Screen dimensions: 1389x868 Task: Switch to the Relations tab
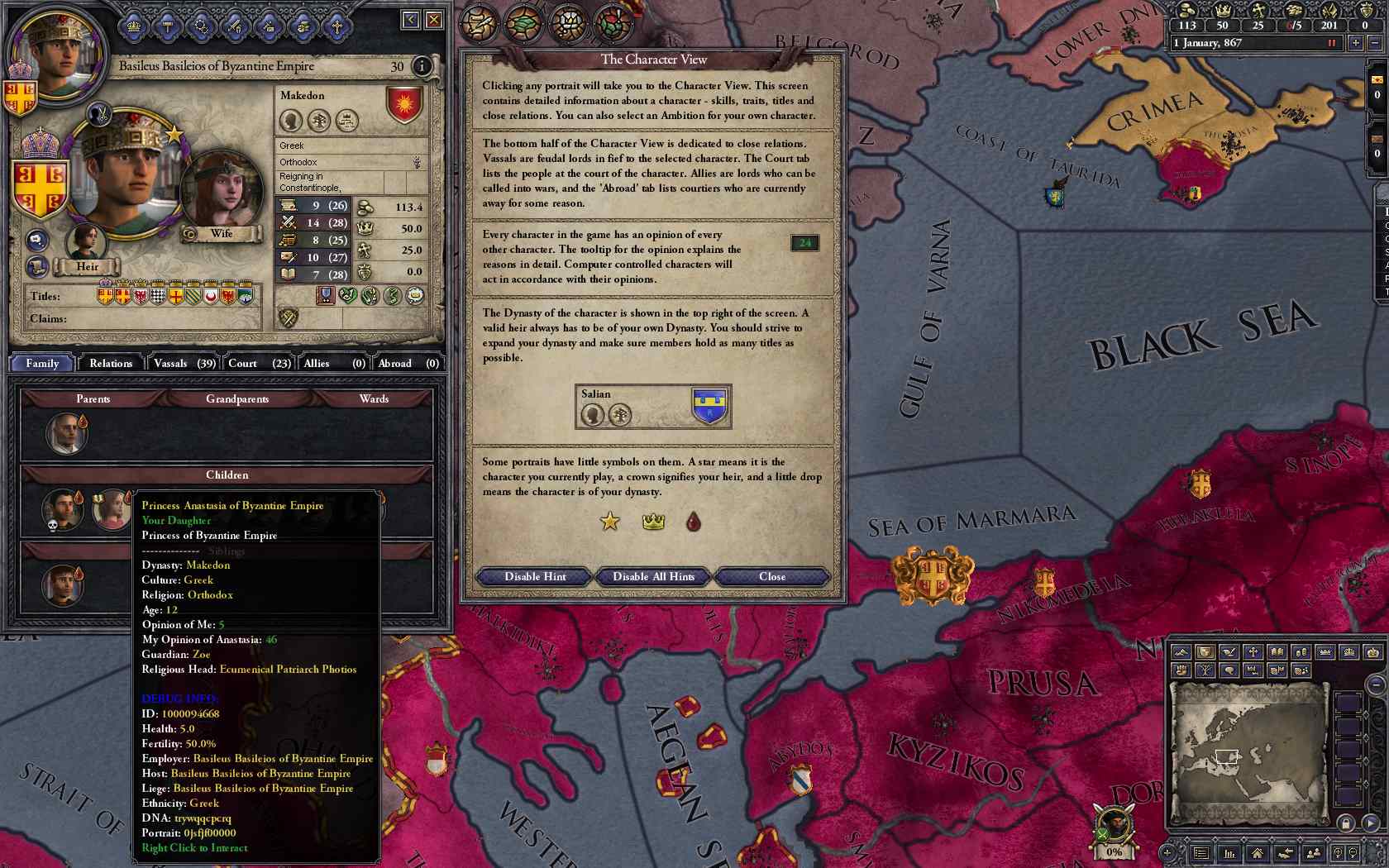pos(111,363)
